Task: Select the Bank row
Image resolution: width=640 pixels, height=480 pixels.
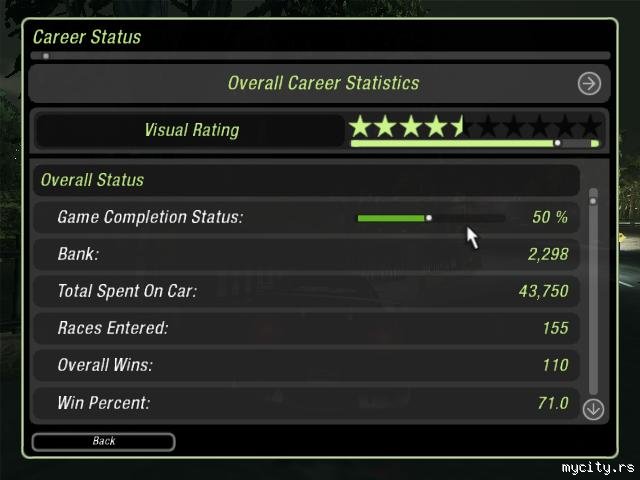Action: 305,254
